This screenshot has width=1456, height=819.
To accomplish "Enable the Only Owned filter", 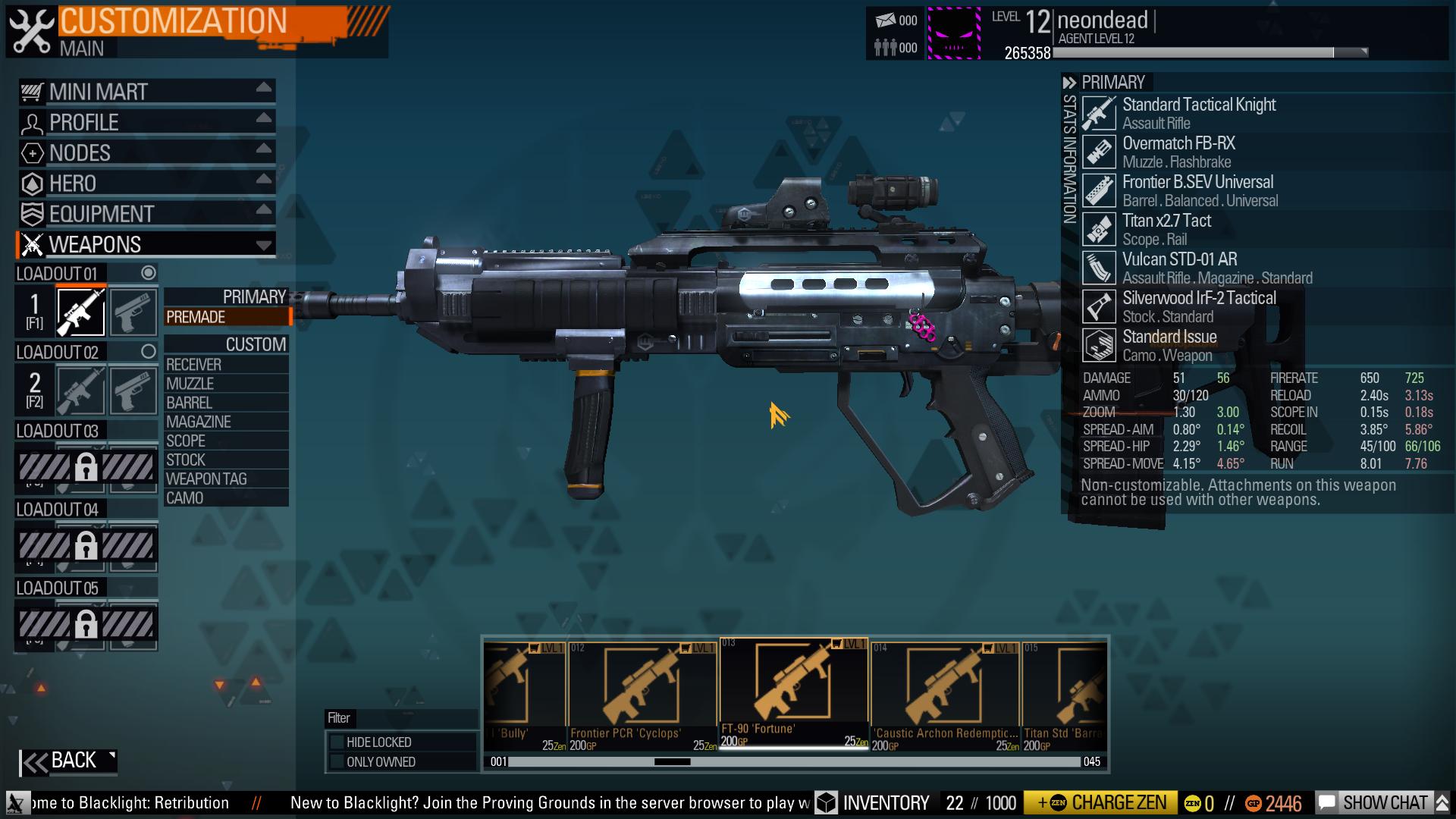I will 337,761.
